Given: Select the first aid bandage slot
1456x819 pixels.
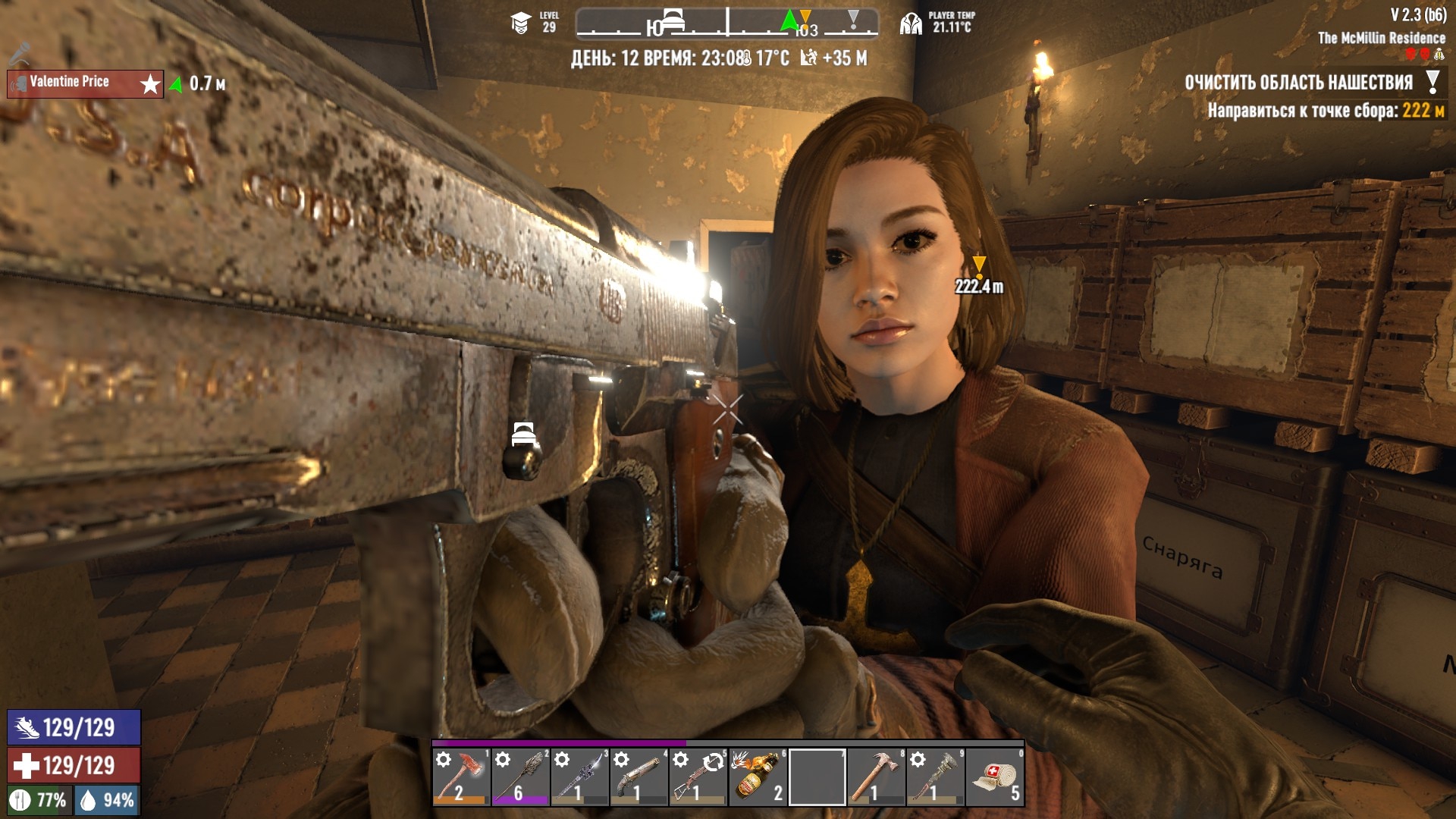Looking at the screenshot, I should coord(994,777).
